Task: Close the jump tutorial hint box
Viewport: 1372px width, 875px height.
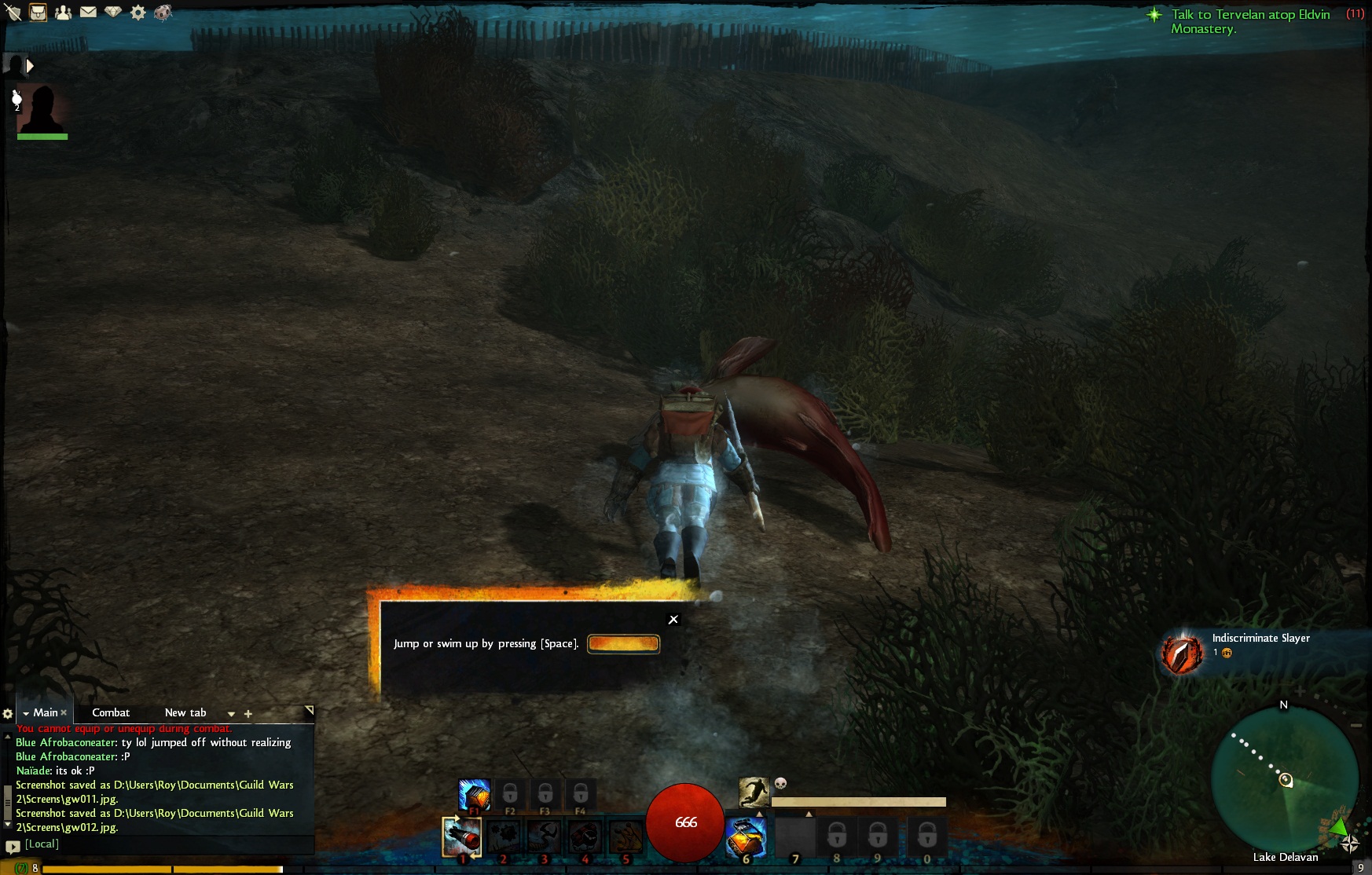Action: click(x=673, y=620)
